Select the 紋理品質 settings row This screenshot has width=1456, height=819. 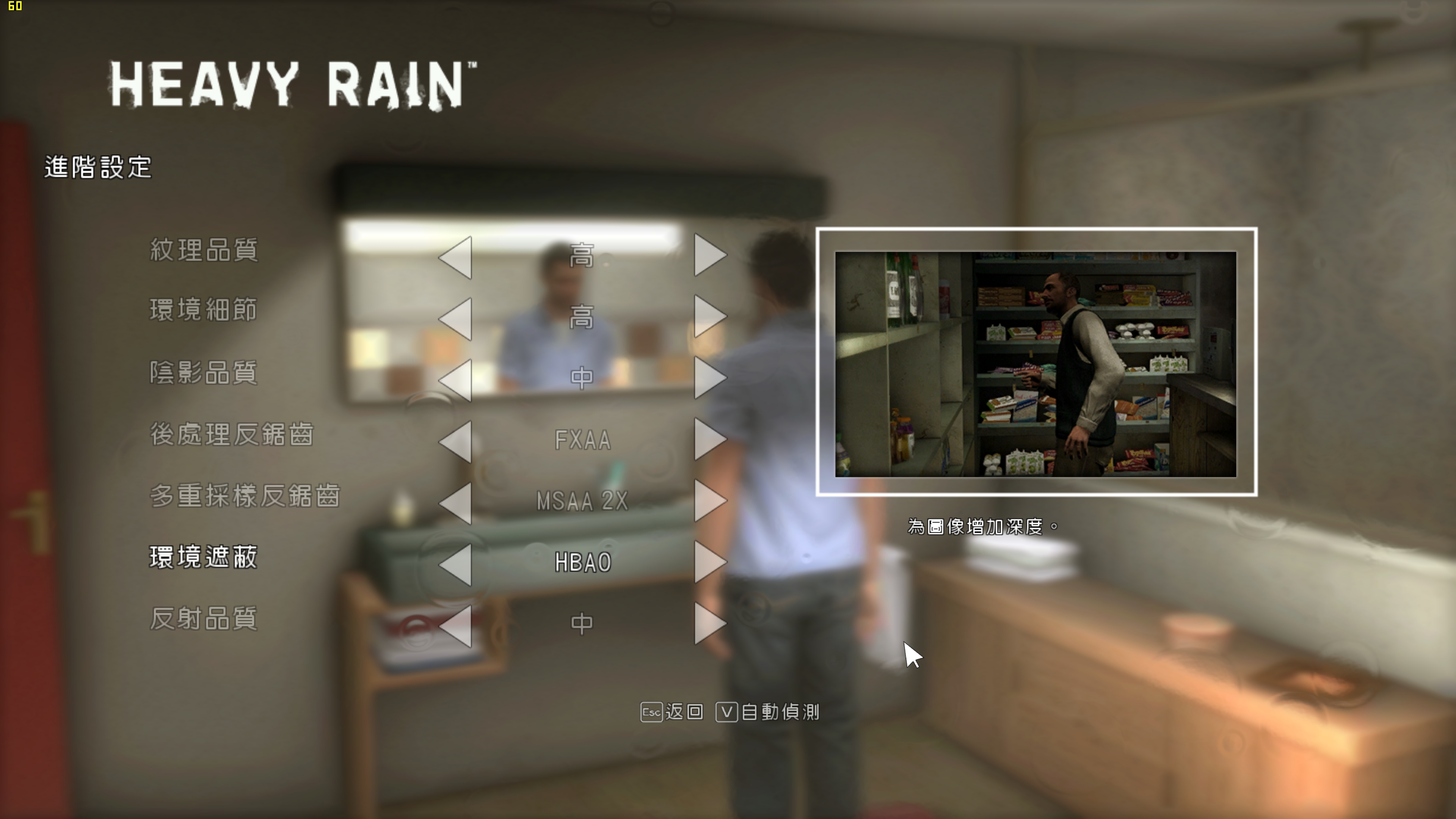(x=204, y=253)
